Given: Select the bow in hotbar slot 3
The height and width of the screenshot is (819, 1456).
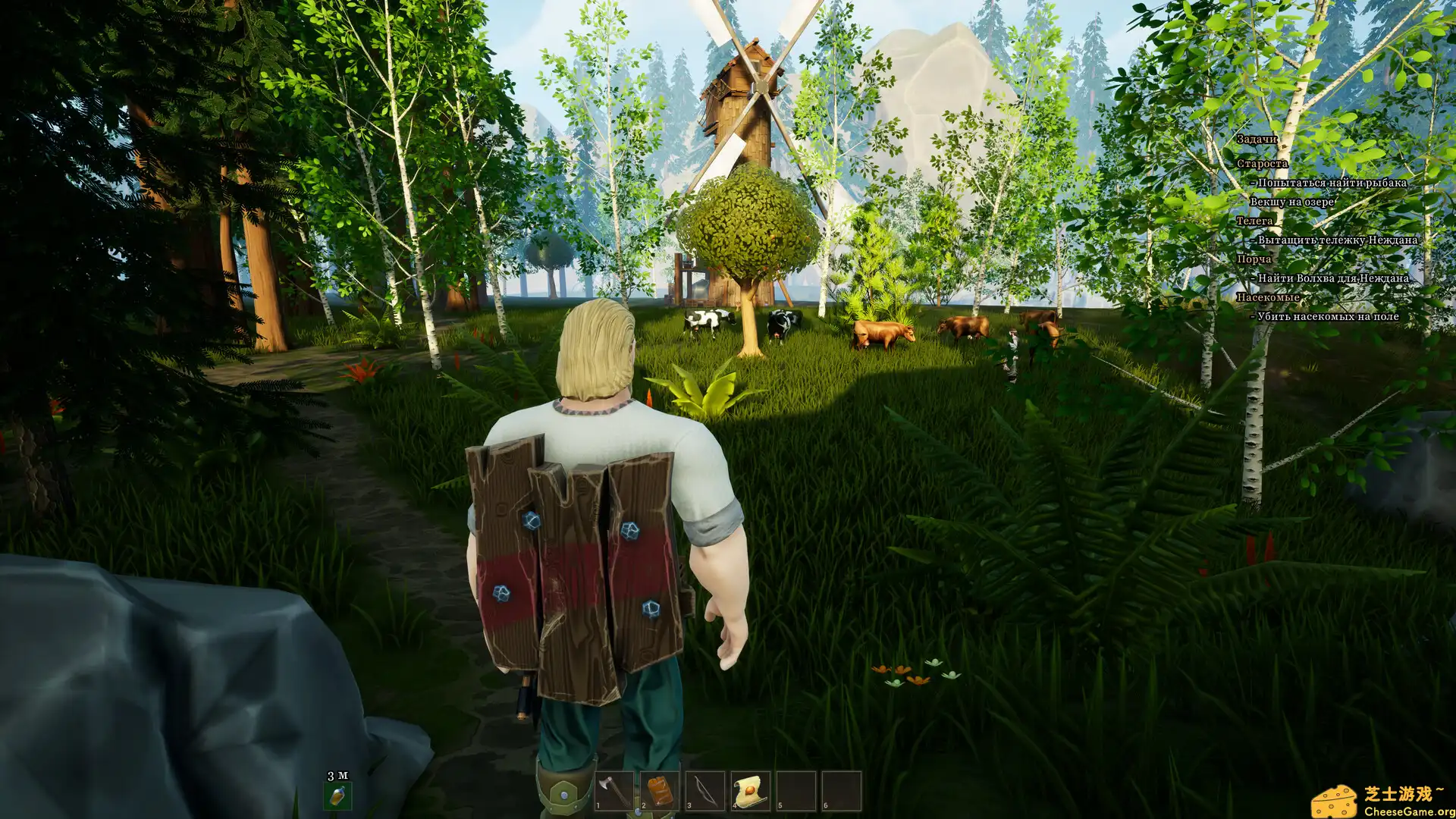Looking at the screenshot, I should (x=705, y=791).
